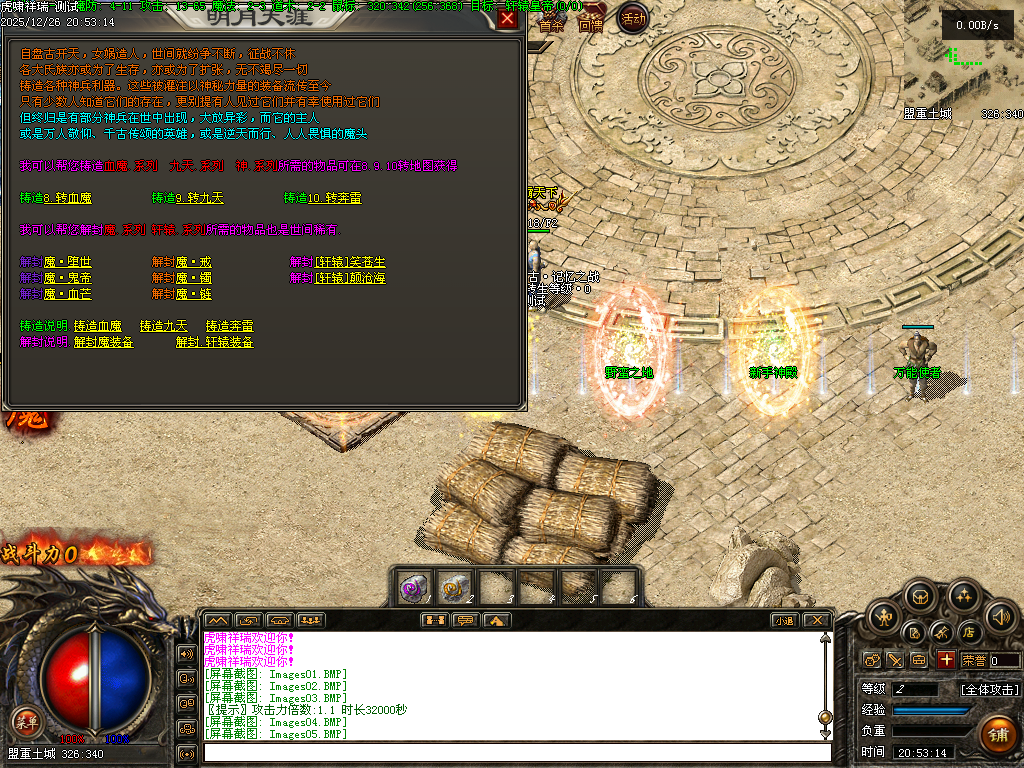Click the 魔·戒 unseal link

(x=194, y=262)
